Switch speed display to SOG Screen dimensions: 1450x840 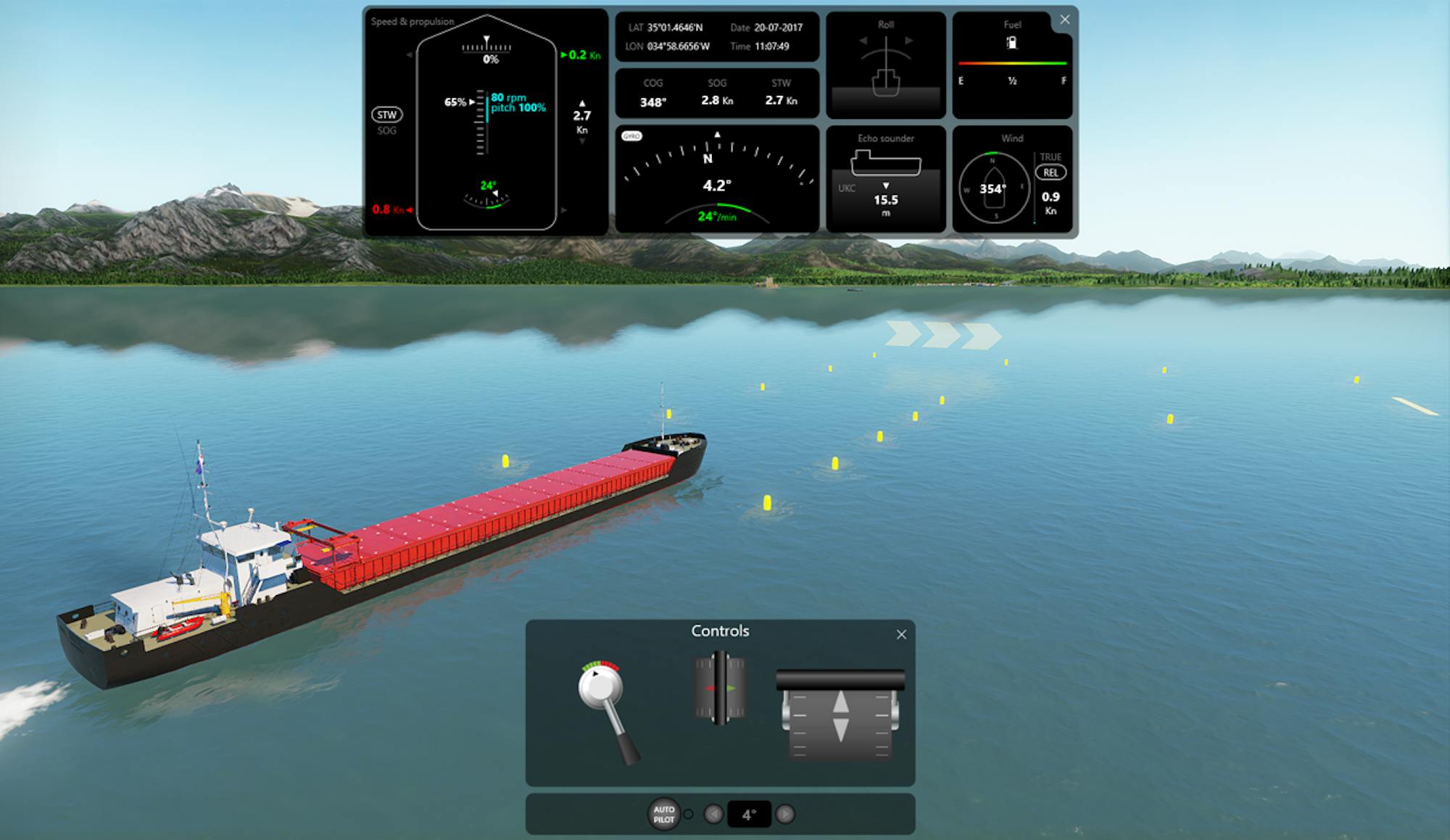click(386, 131)
